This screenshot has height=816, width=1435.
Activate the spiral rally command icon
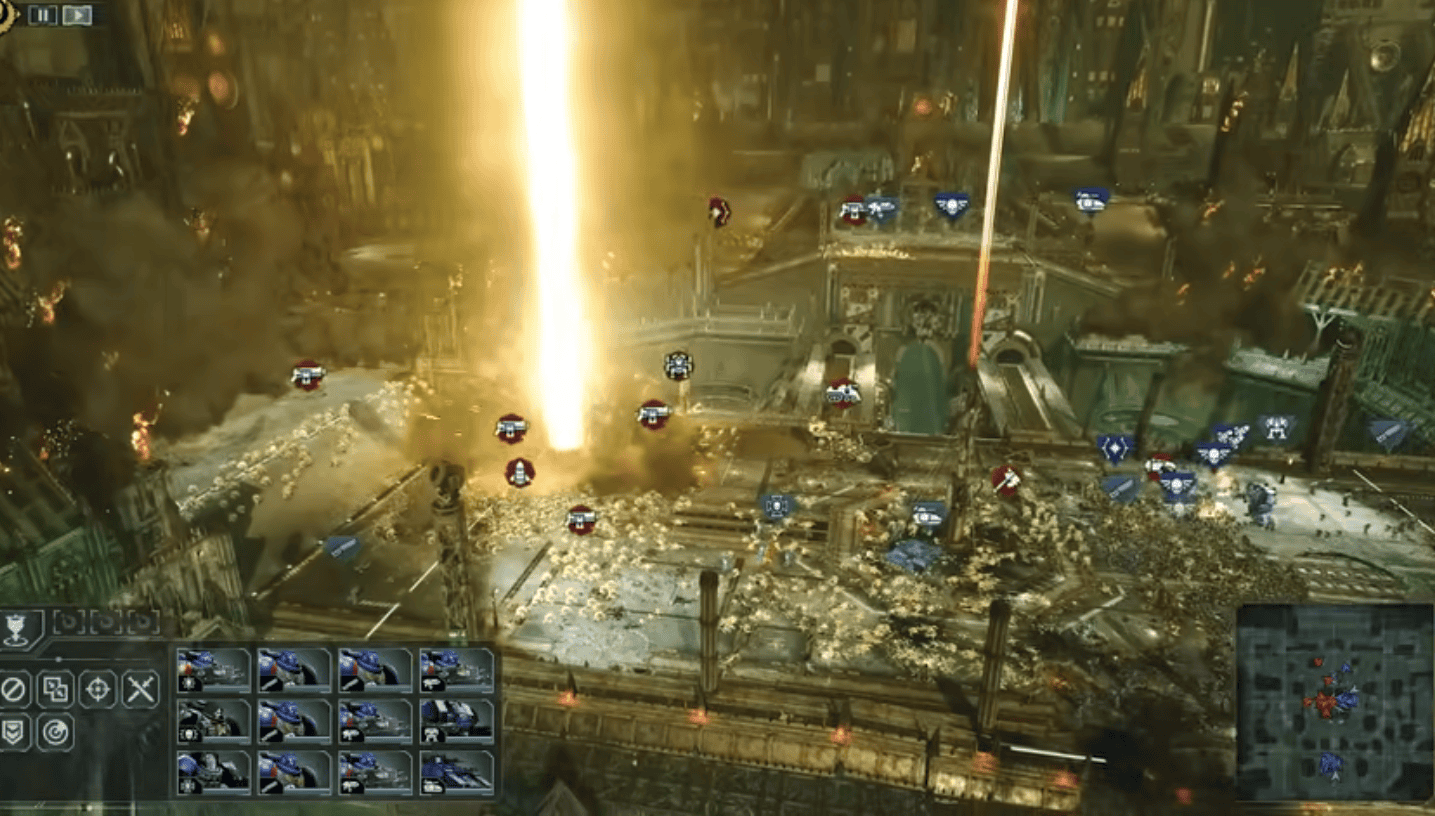[56, 731]
